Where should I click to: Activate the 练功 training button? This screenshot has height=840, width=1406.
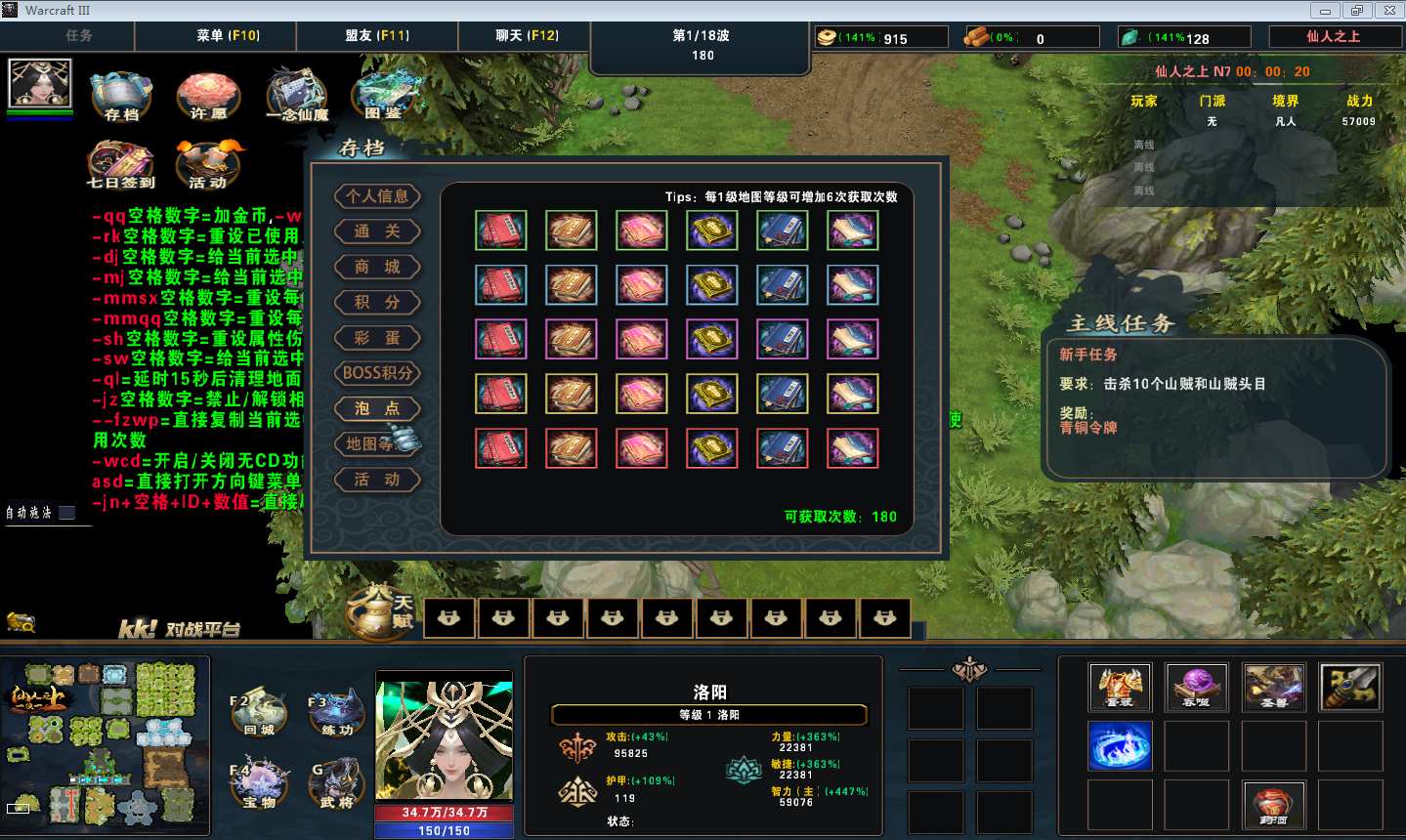point(336,715)
